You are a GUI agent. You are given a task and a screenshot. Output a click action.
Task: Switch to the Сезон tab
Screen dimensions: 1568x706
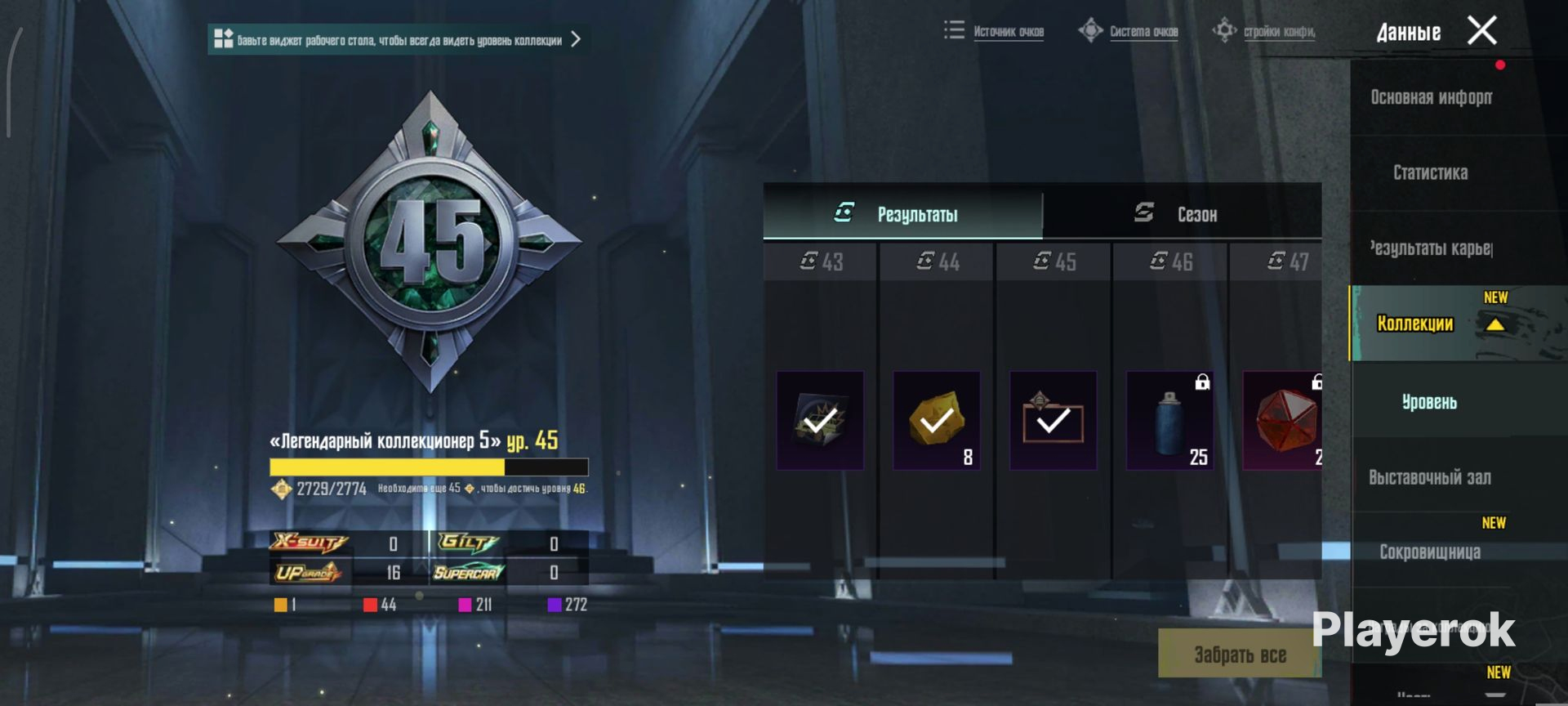click(1181, 214)
